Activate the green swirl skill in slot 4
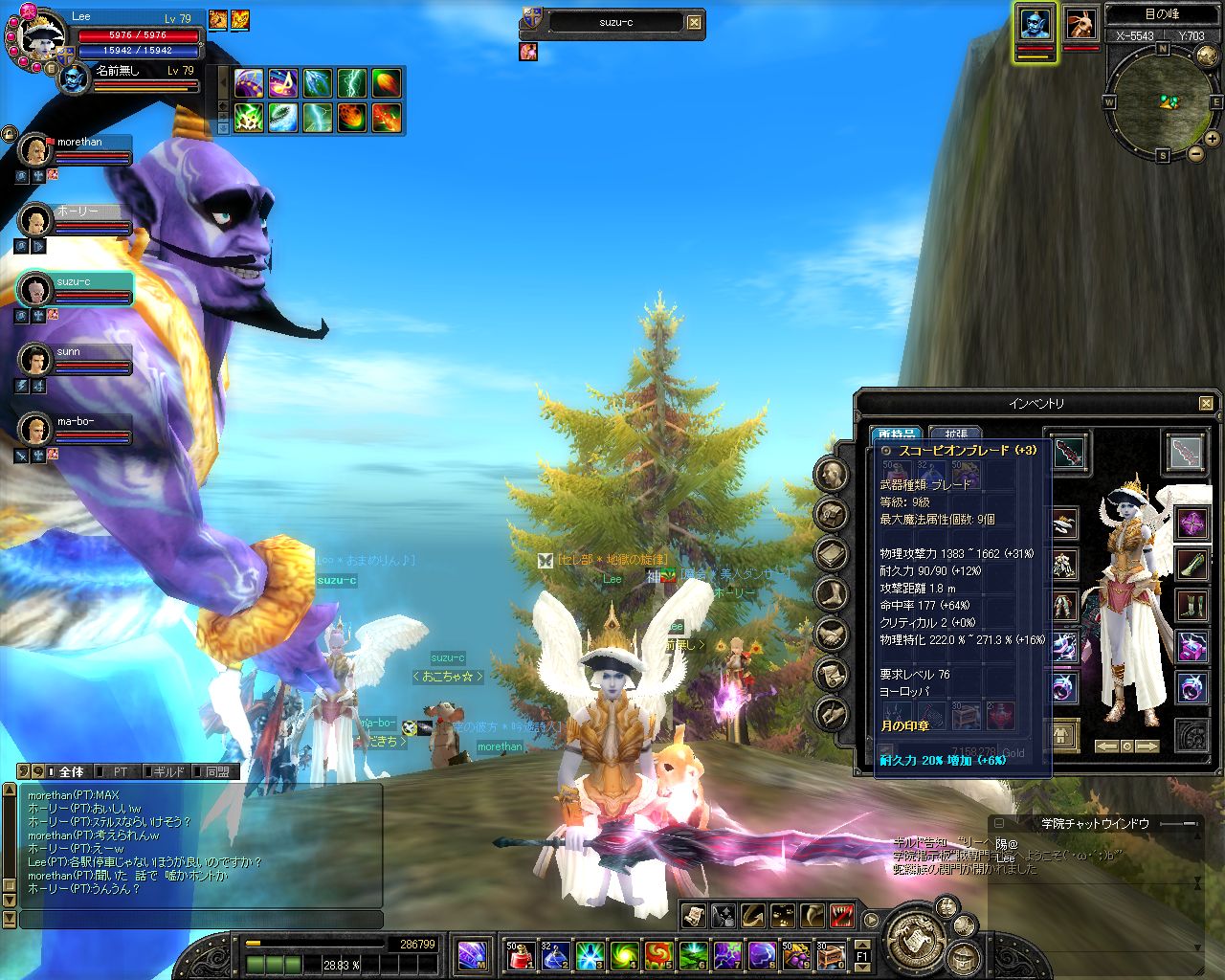Viewport: 1225px width, 980px height. coord(624,954)
